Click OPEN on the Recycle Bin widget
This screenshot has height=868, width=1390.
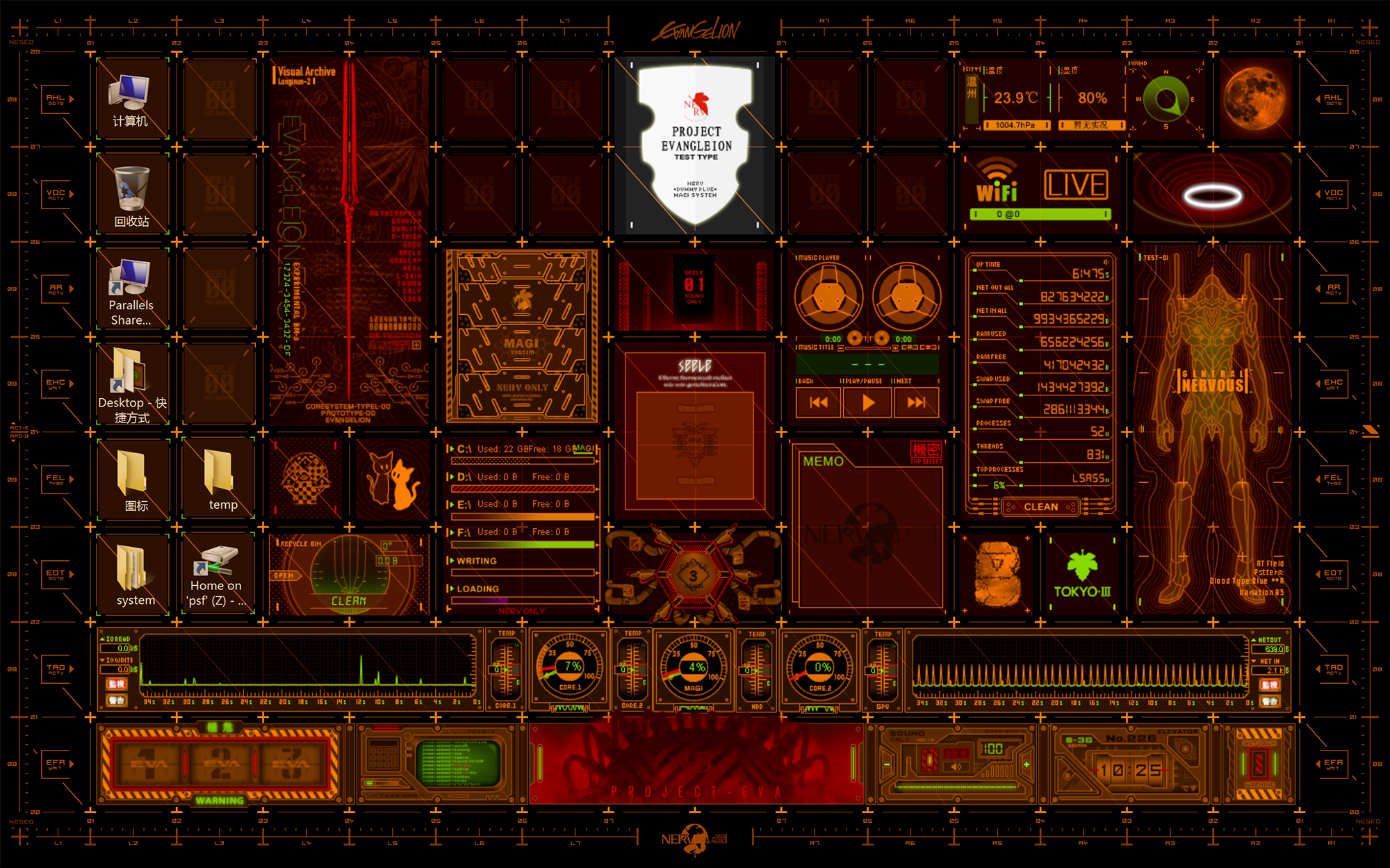284,575
